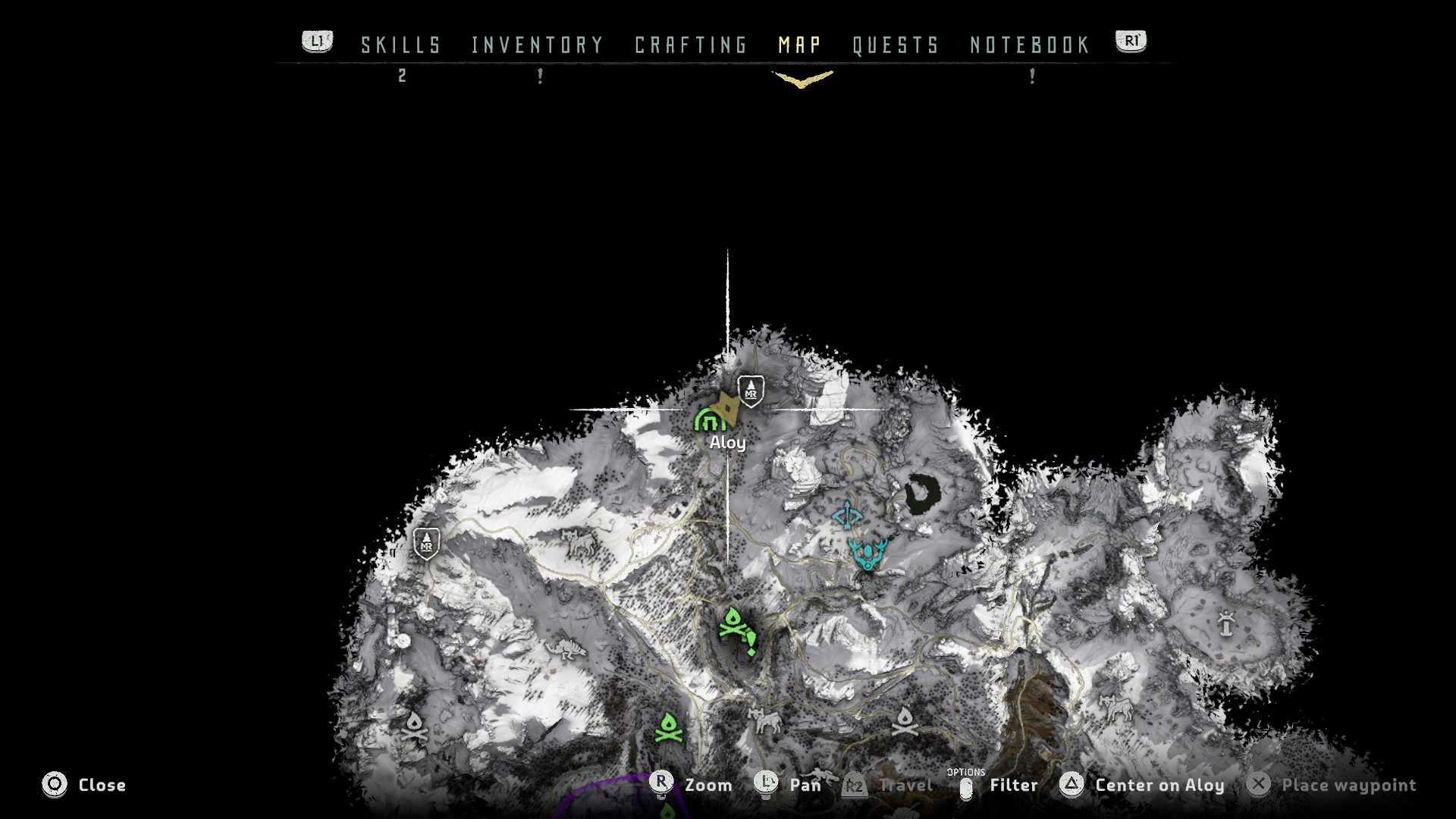Select the cyan Hunting Grounds bow marker

(x=847, y=516)
